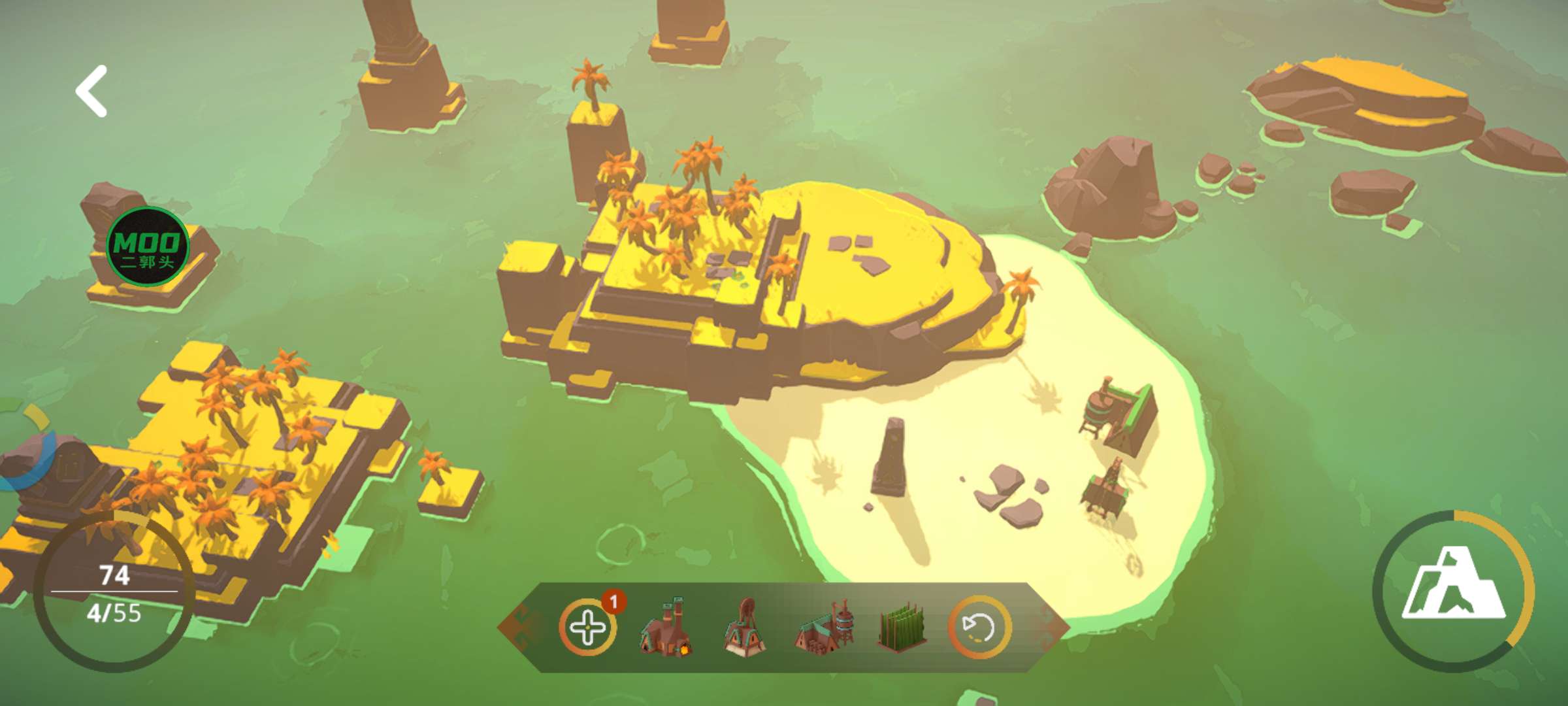Open the mountain island button

pyautogui.click(x=1453, y=591)
